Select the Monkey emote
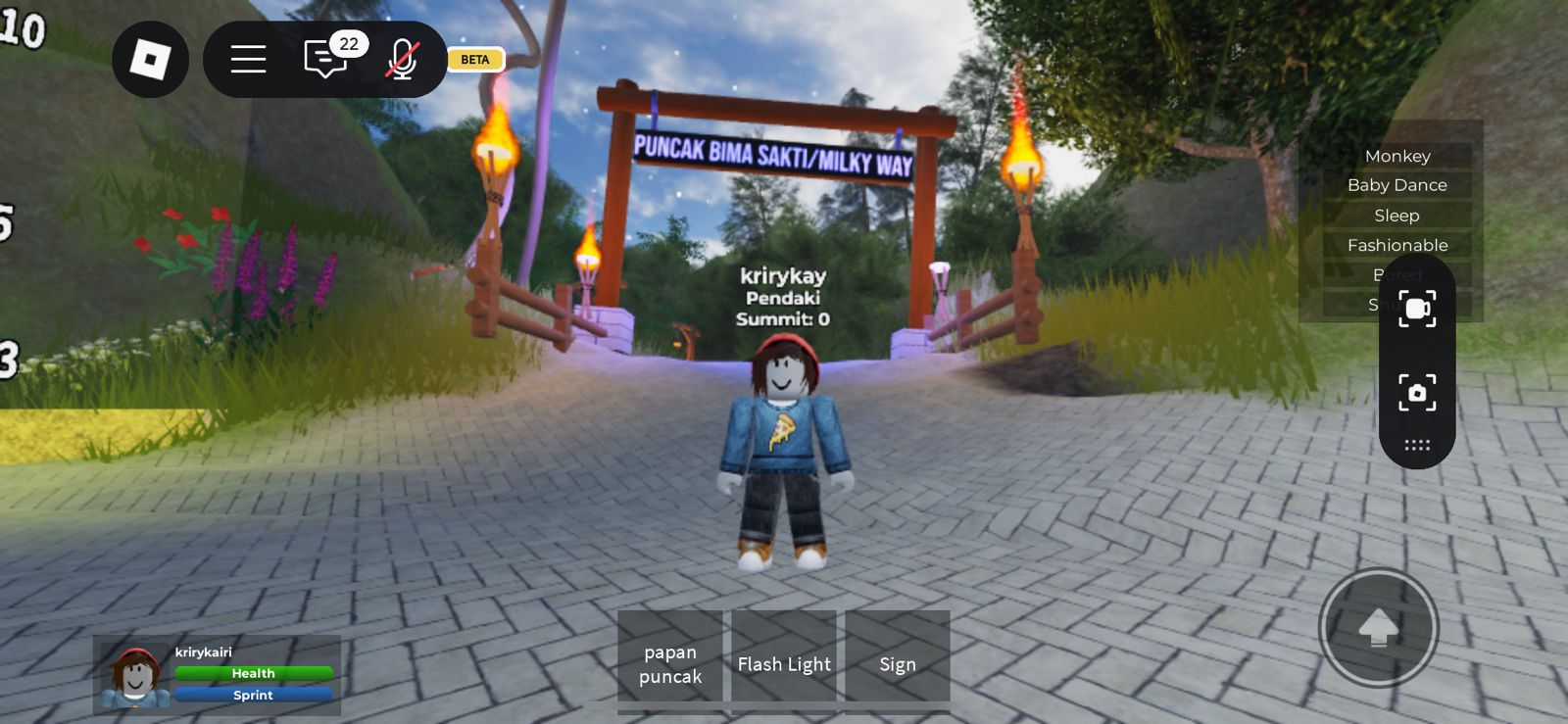Image resolution: width=1568 pixels, height=724 pixels. click(x=1398, y=156)
